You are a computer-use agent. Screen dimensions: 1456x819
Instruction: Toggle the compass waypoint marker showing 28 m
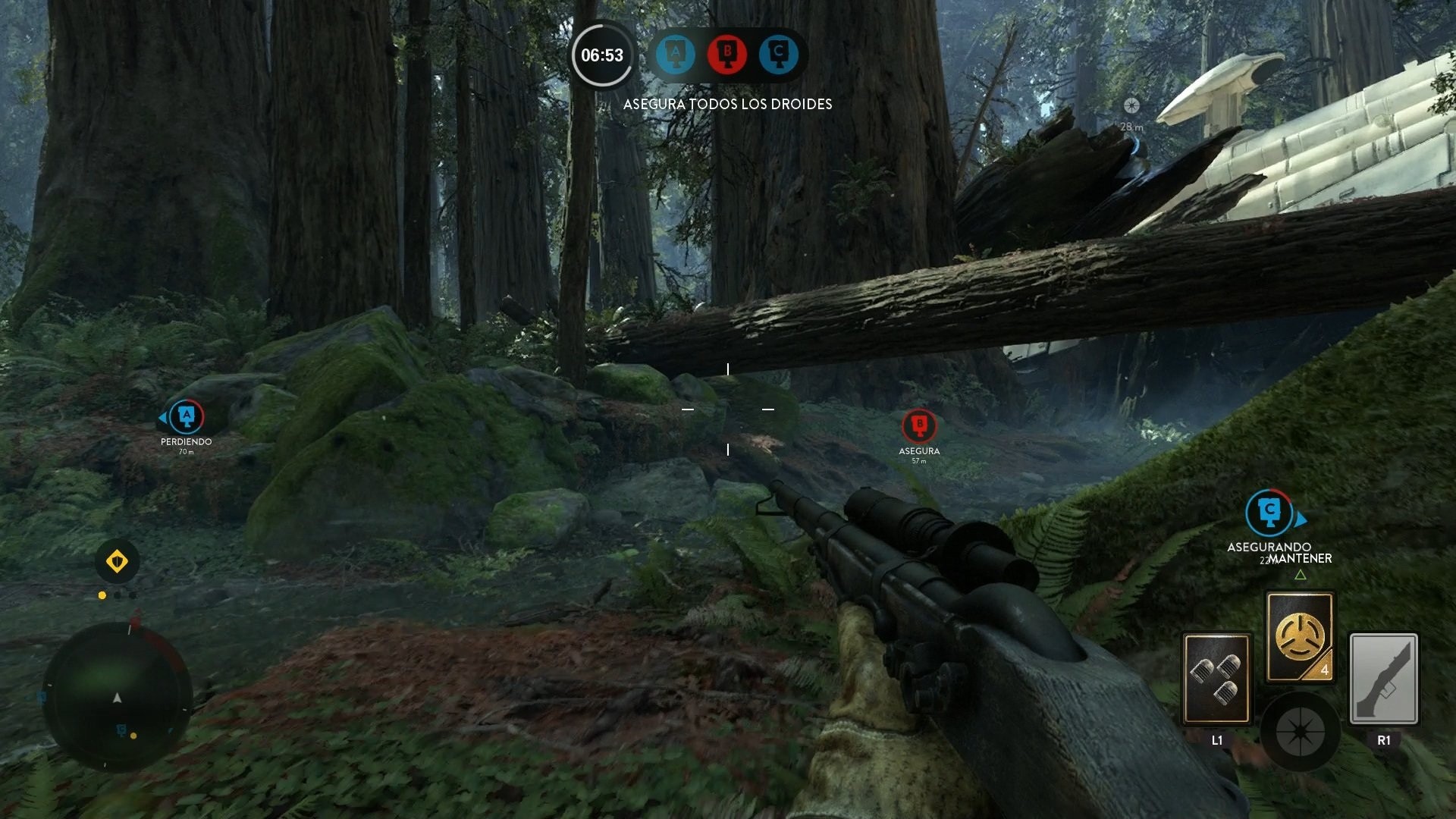click(x=1133, y=107)
